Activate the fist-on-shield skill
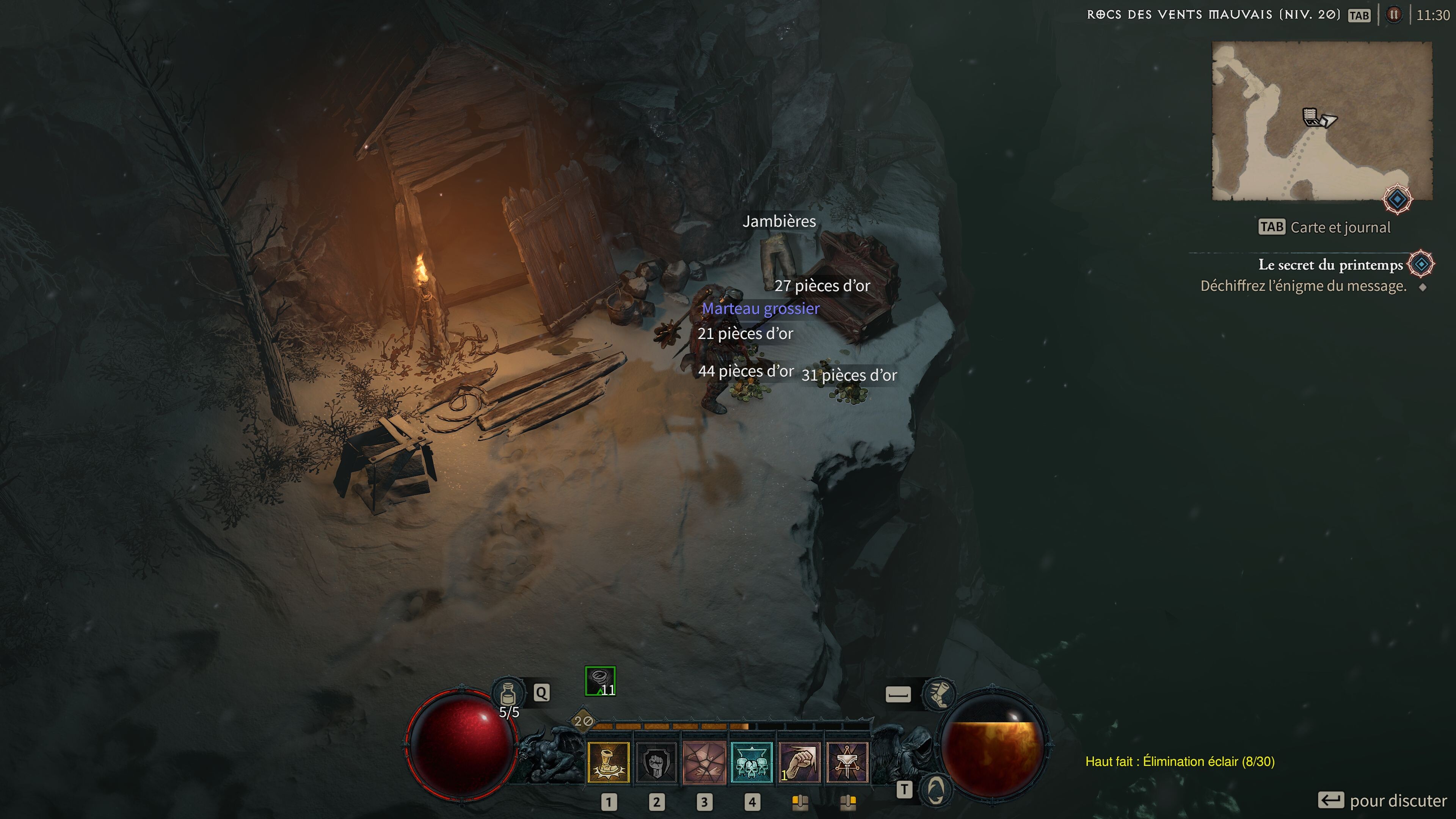The height and width of the screenshot is (819, 1456). 656,763
